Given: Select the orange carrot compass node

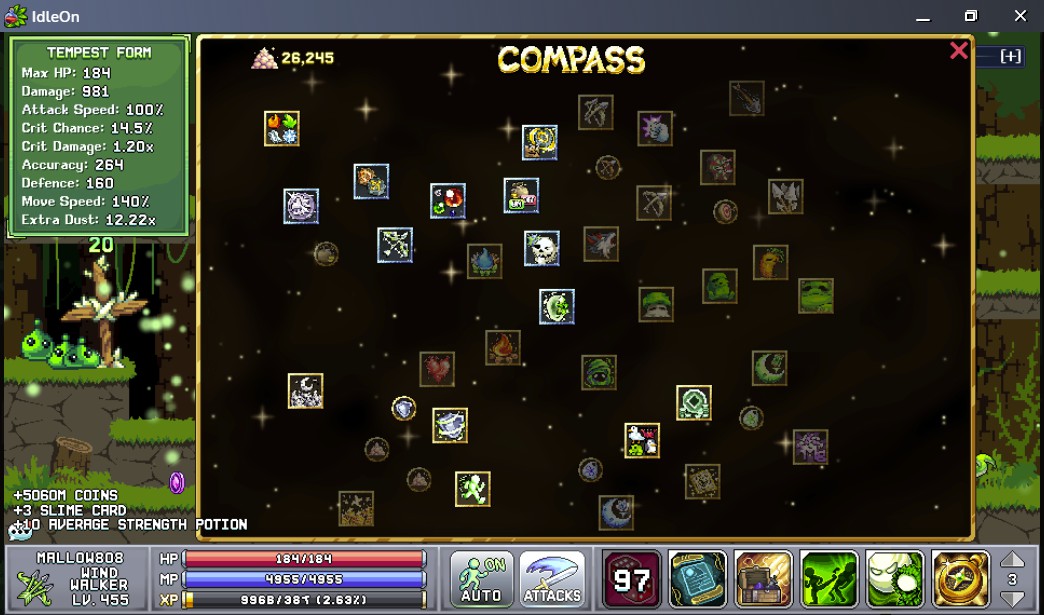Looking at the screenshot, I should [770, 262].
